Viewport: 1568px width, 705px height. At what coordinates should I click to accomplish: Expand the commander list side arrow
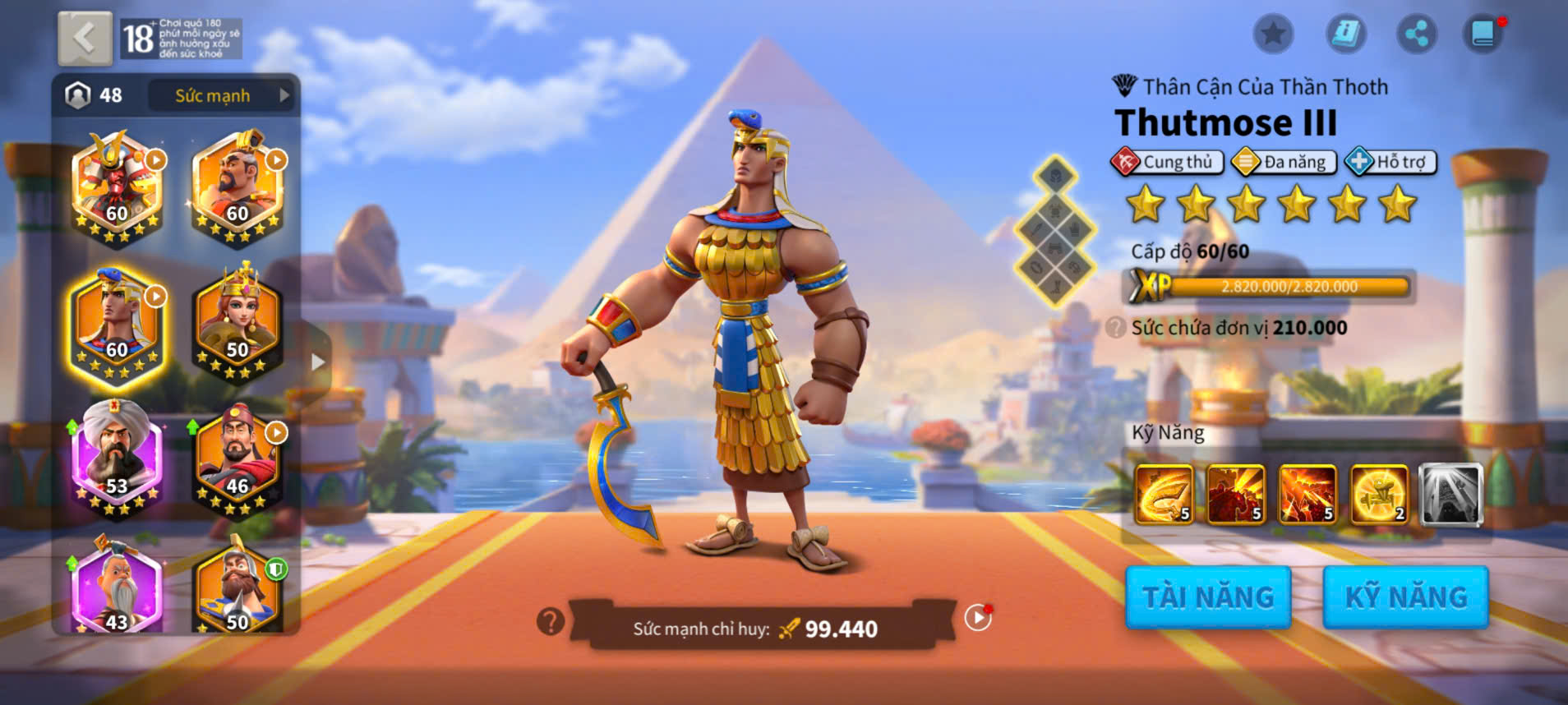click(x=318, y=362)
